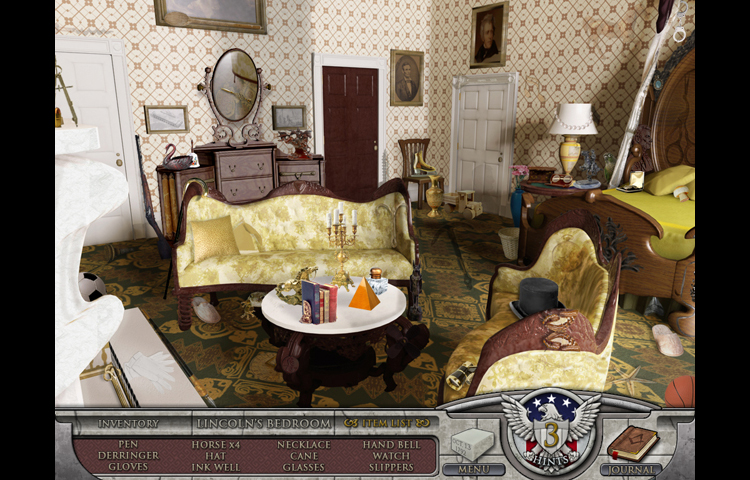Select 'Hat' in the item list
750x480 pixels.
click(x=215, y=455)
